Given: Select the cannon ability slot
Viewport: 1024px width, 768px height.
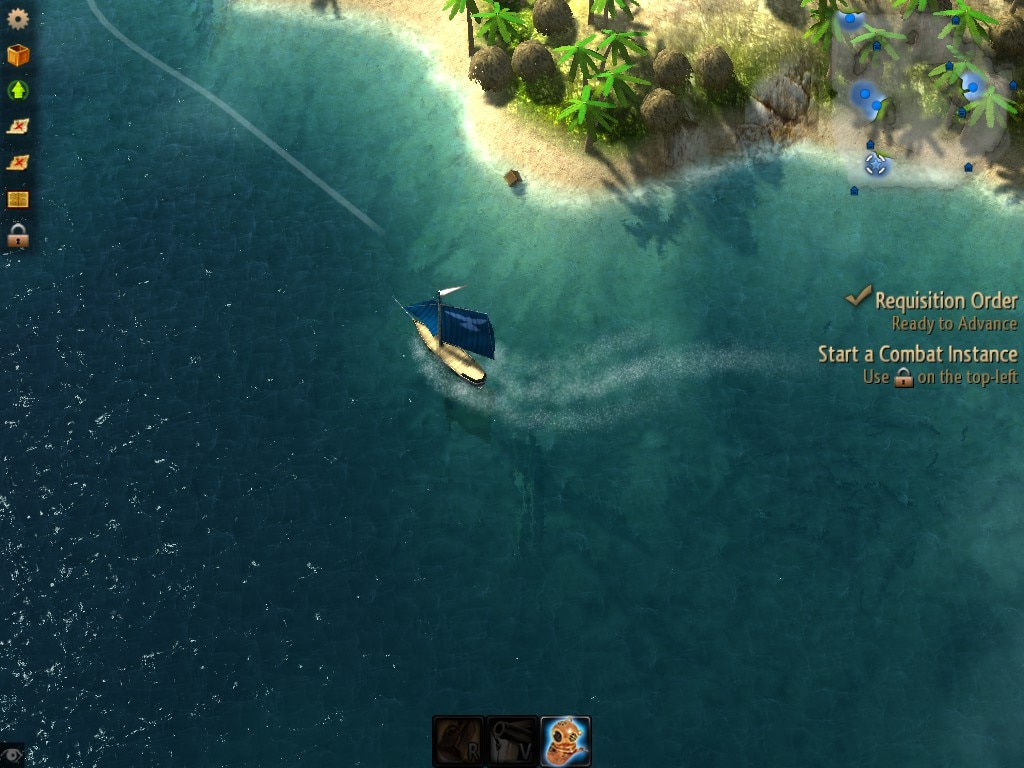Looking at the screenshot, I should (512, 741).
